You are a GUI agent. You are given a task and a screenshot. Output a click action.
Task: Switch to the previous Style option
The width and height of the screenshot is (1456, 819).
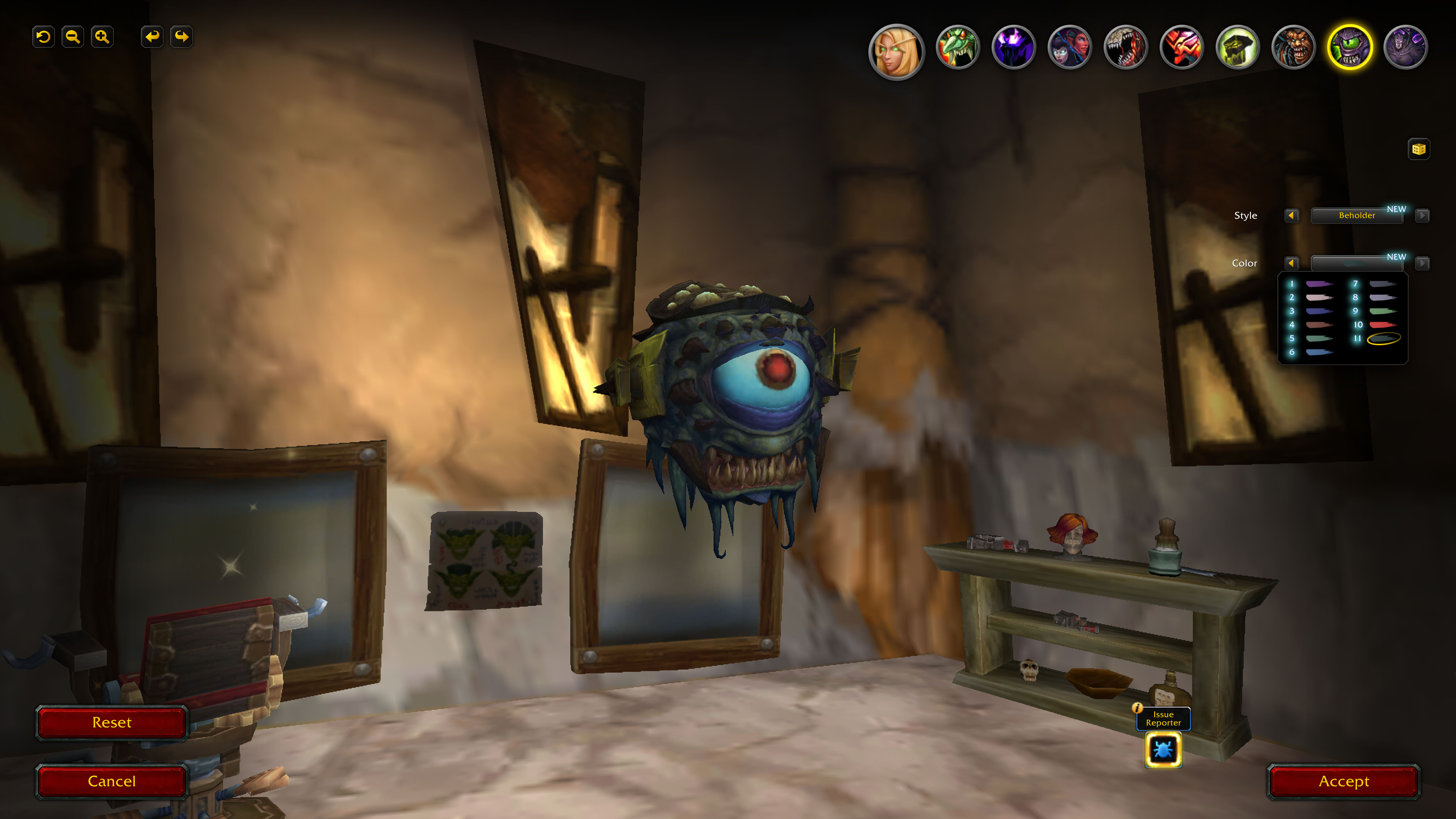tap(1291, 215)
